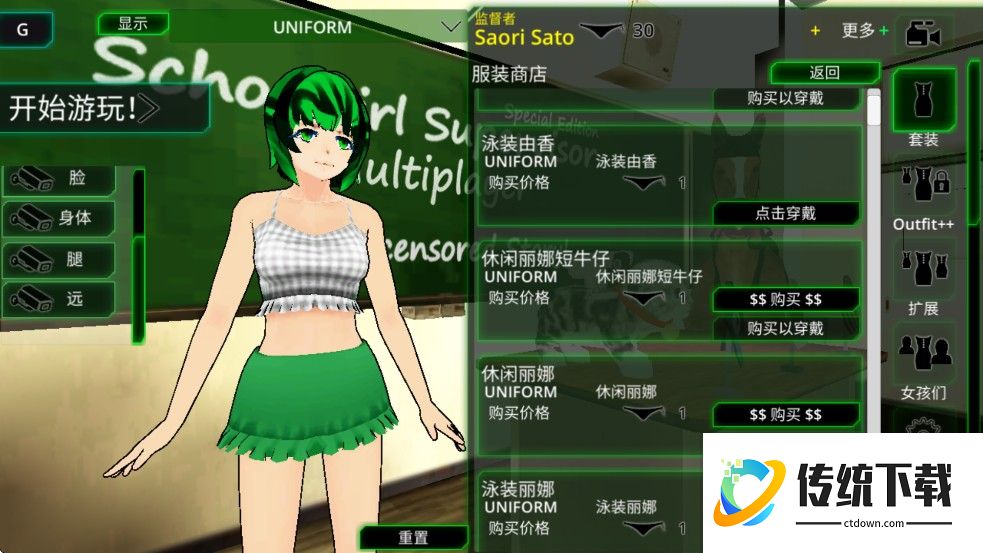This screenshot has height=553, width=983.
Task: Switch camera to 身体 body view
Action: click(x=60, y=217)
